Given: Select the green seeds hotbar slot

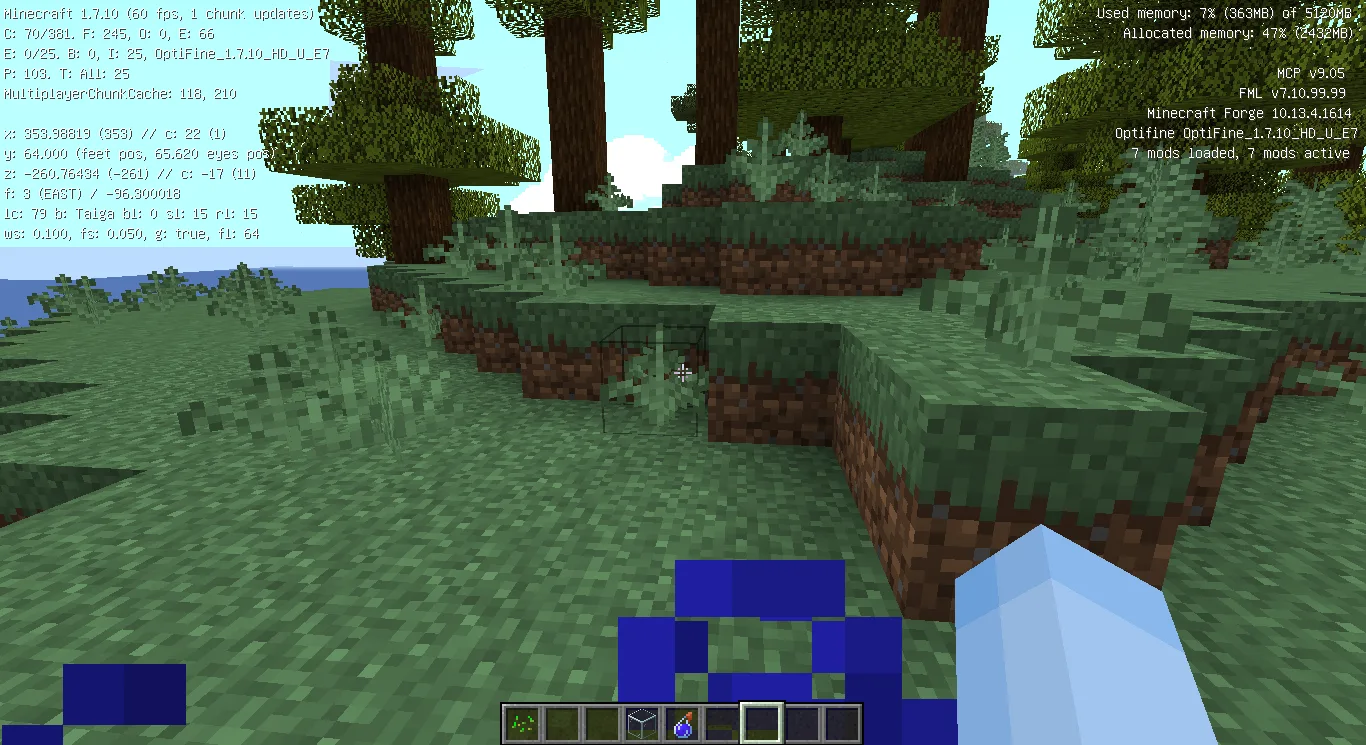Looking at the screenshot, I should pyautogui.click(x=521, y=723).
